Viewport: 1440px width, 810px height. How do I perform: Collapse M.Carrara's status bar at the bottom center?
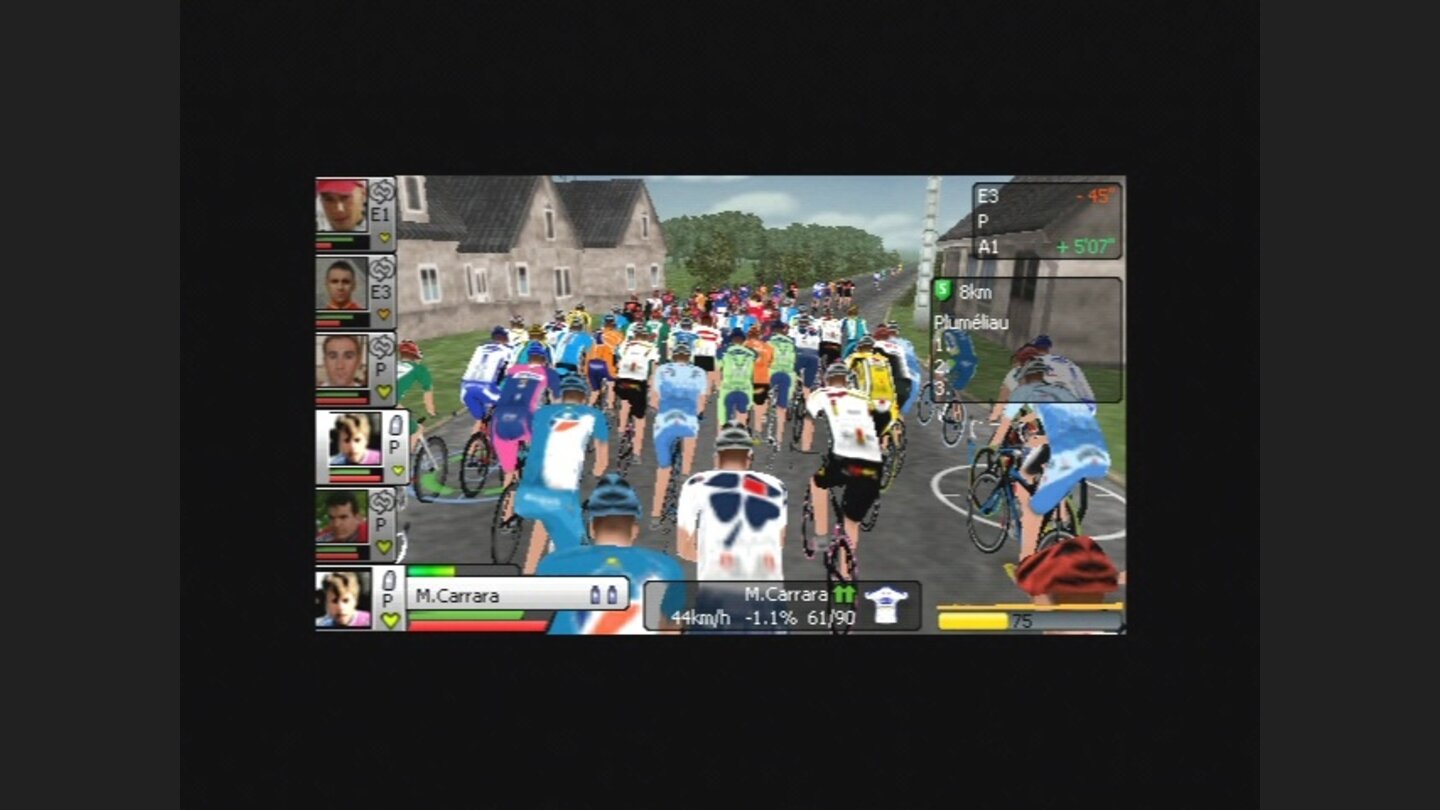[780, 603]
